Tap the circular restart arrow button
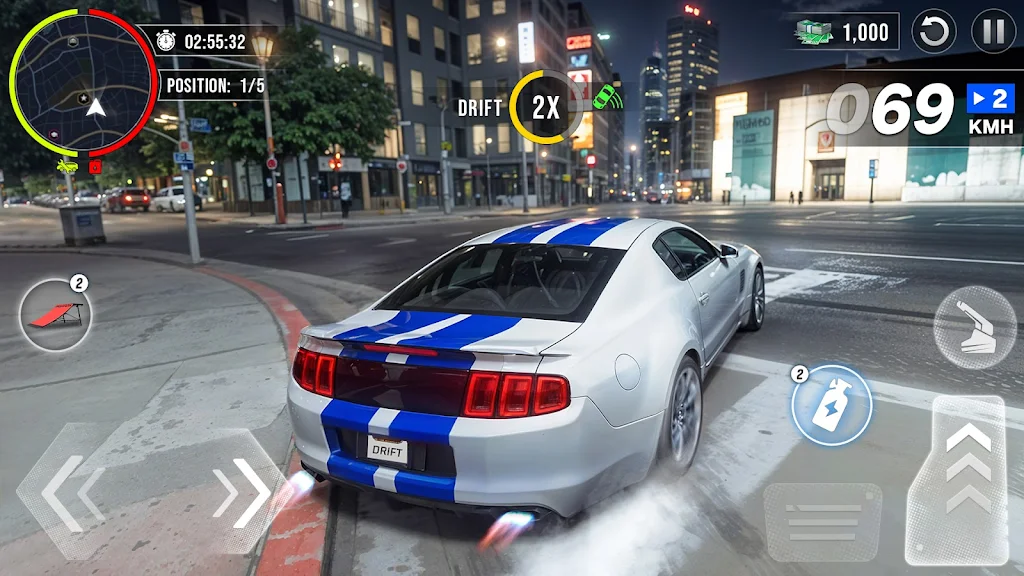This screenshot has height=576, width=1024. tap(936, 32)
